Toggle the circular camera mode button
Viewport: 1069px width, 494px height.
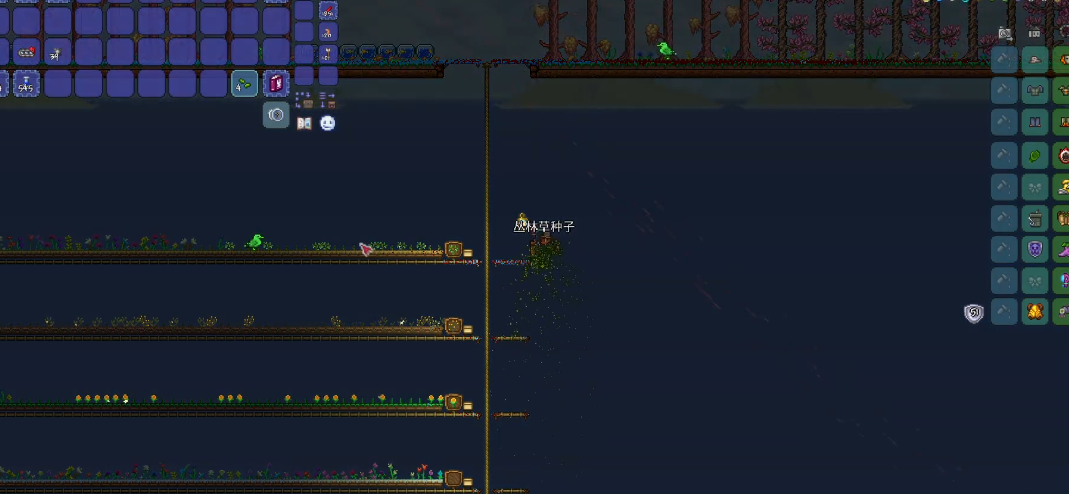276,115
